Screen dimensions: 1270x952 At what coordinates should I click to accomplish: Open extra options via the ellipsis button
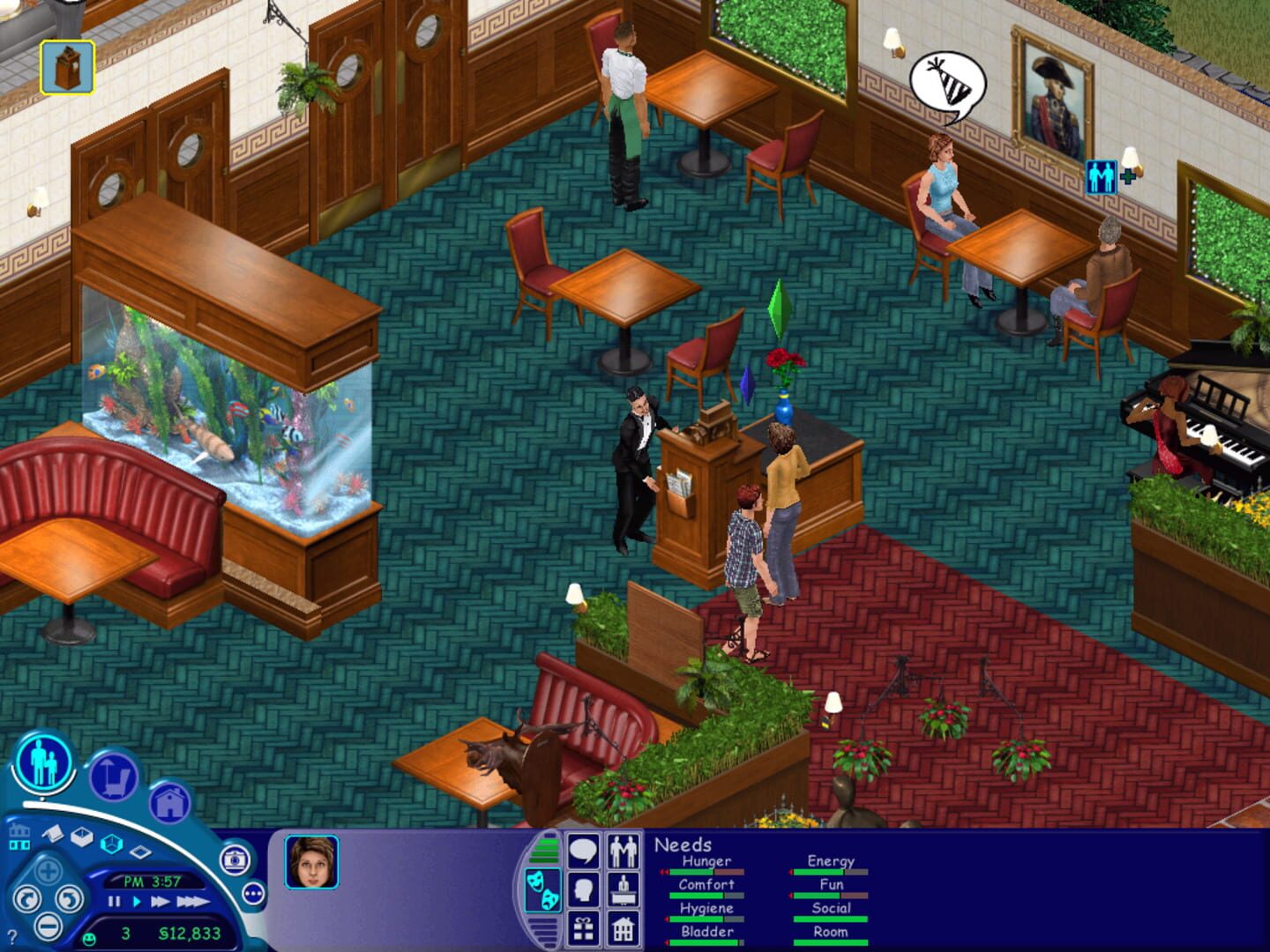tap(253, 894)
